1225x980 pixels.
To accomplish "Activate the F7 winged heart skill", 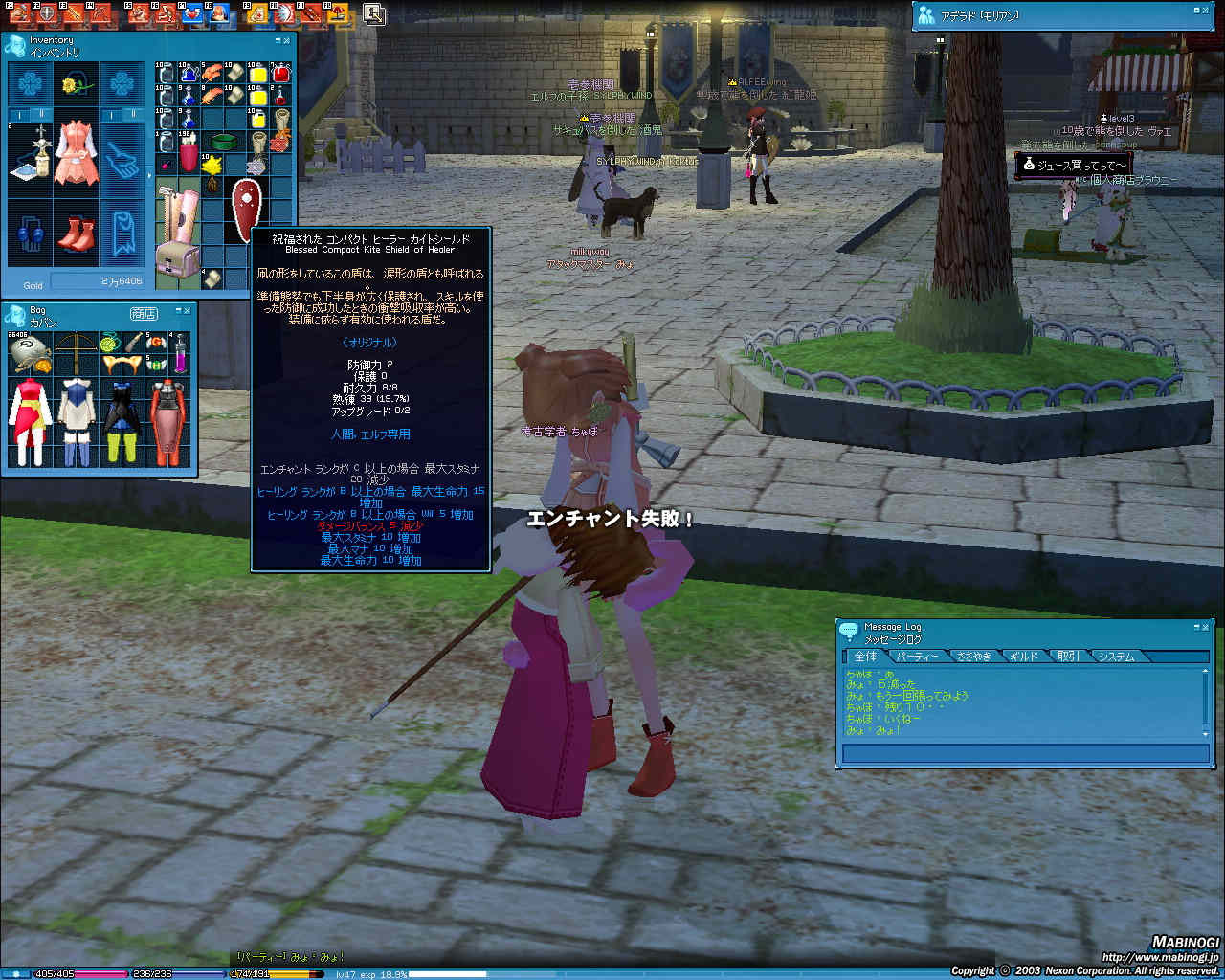I will pos(192,13).
